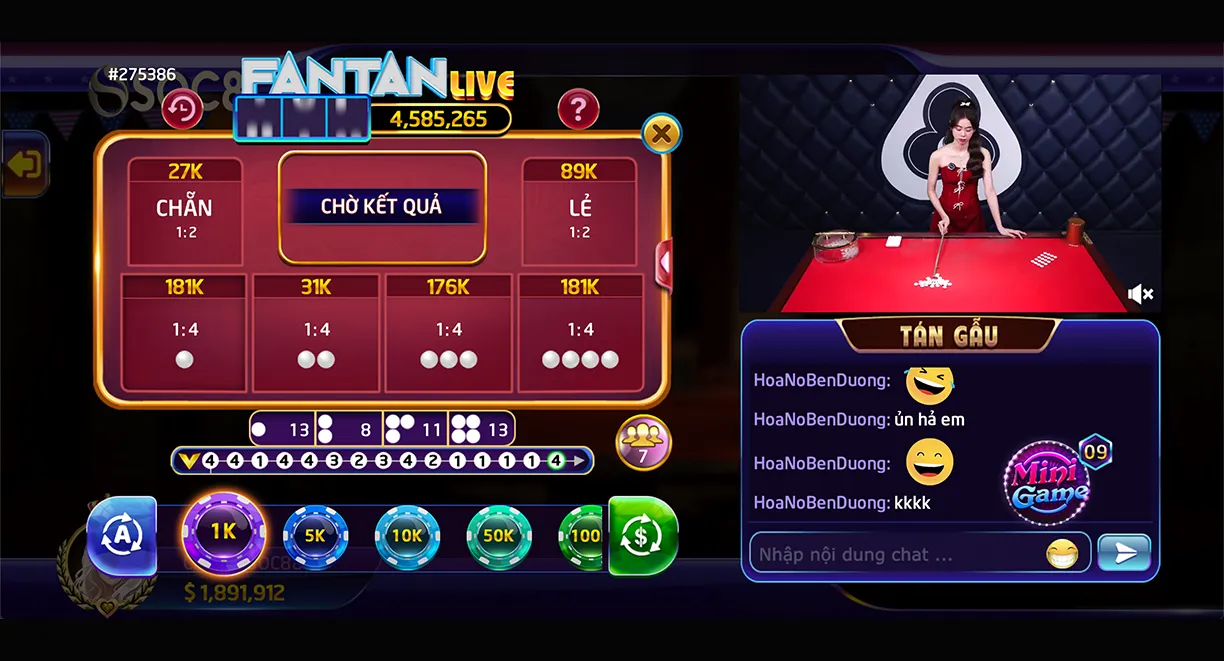Open the emoji picker in chat
Image resolution: width=1224 pixels, height=661 pixels.
[x=1062, y=553]
